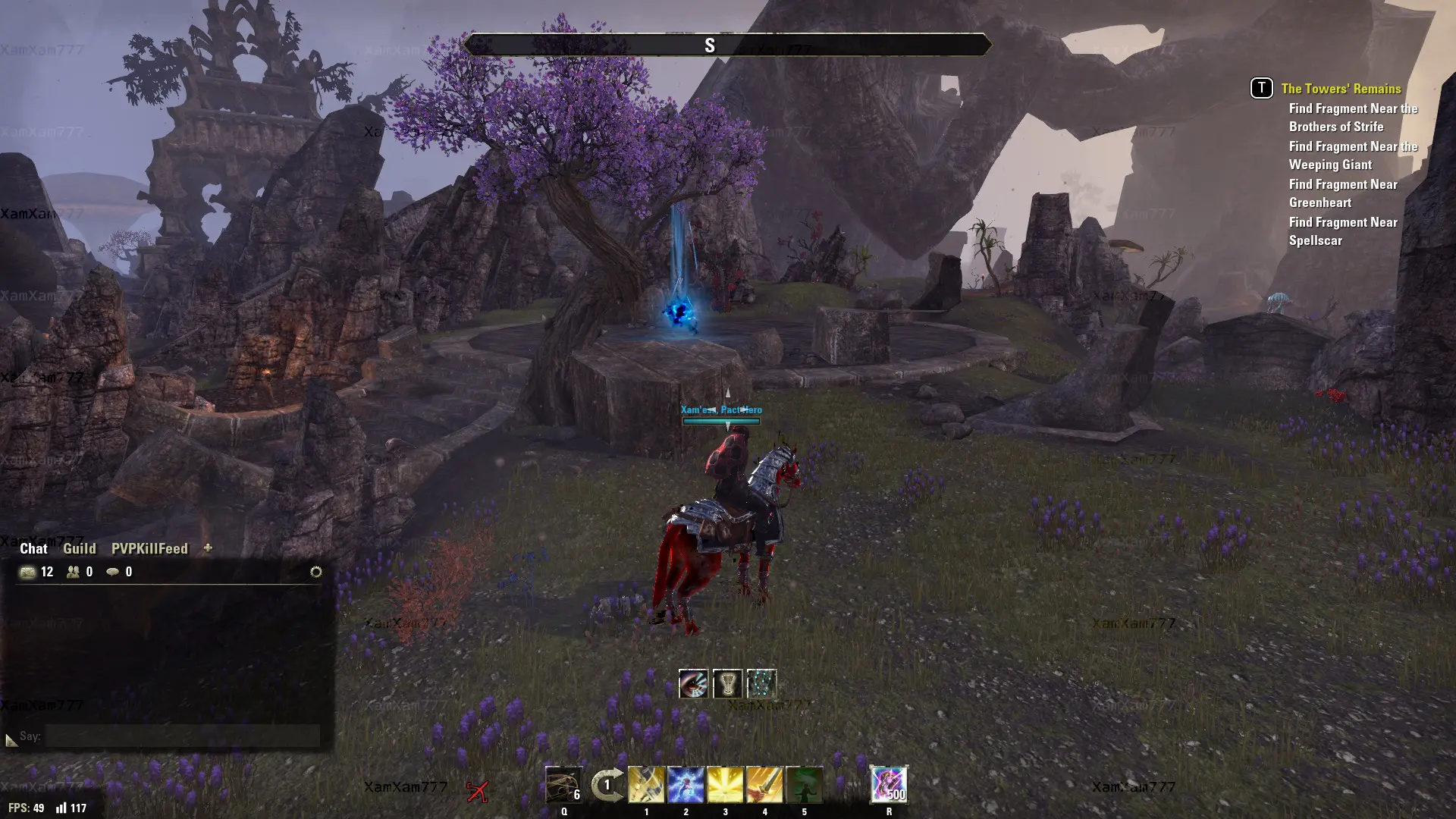Image resolution: width=1456 pixels, height=819 pixels.
Task: Click the Say chat input field
Action: [182, 736]
